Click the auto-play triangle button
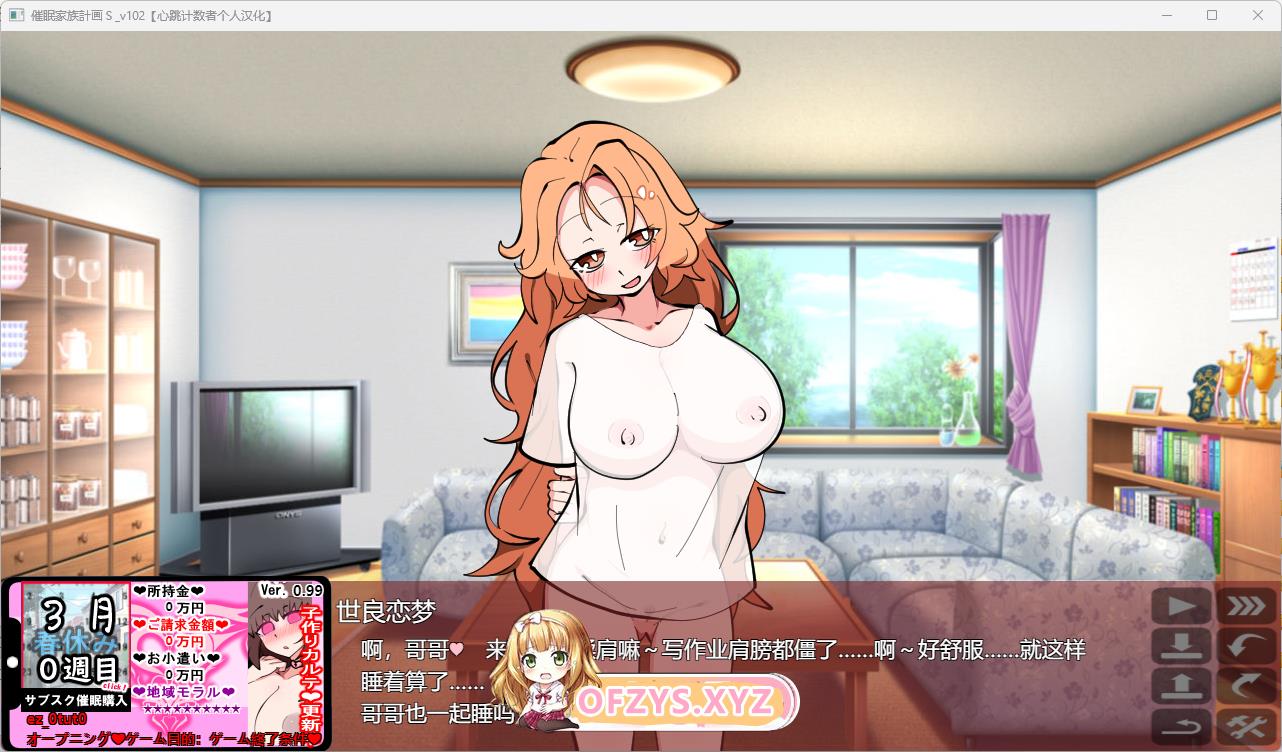 [1182, 606]
